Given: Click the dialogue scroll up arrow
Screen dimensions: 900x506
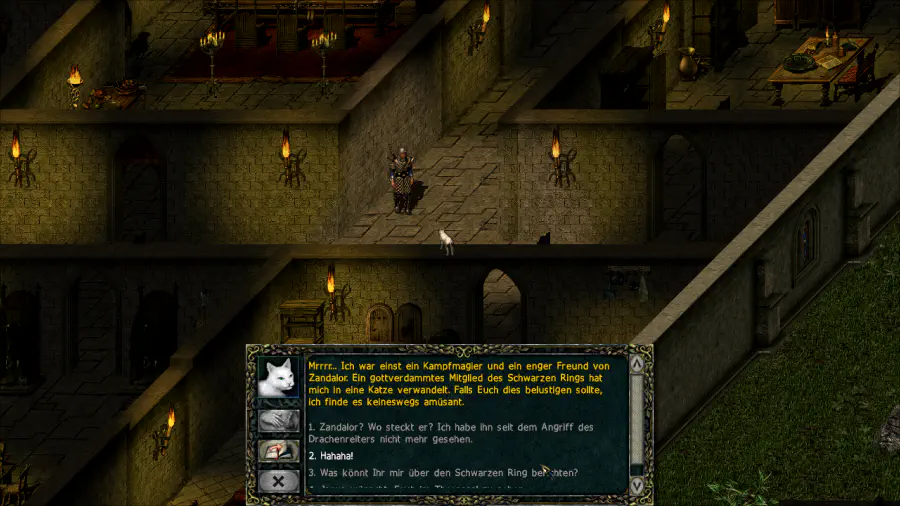Looking at the screenshot, I should (636, 365).
